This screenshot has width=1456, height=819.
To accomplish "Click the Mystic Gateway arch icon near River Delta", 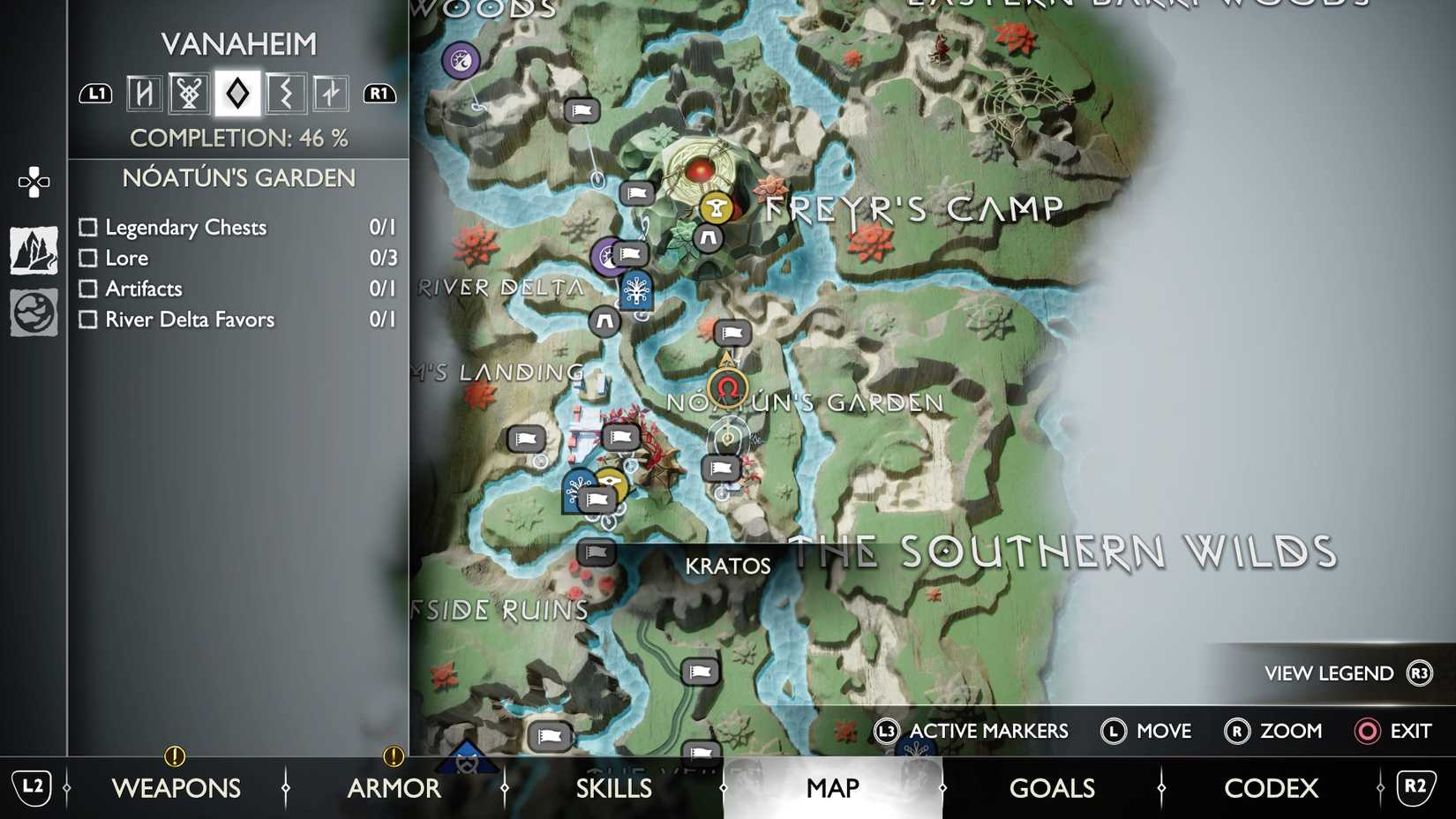I will pyautogui.click(x=606, y=322).
